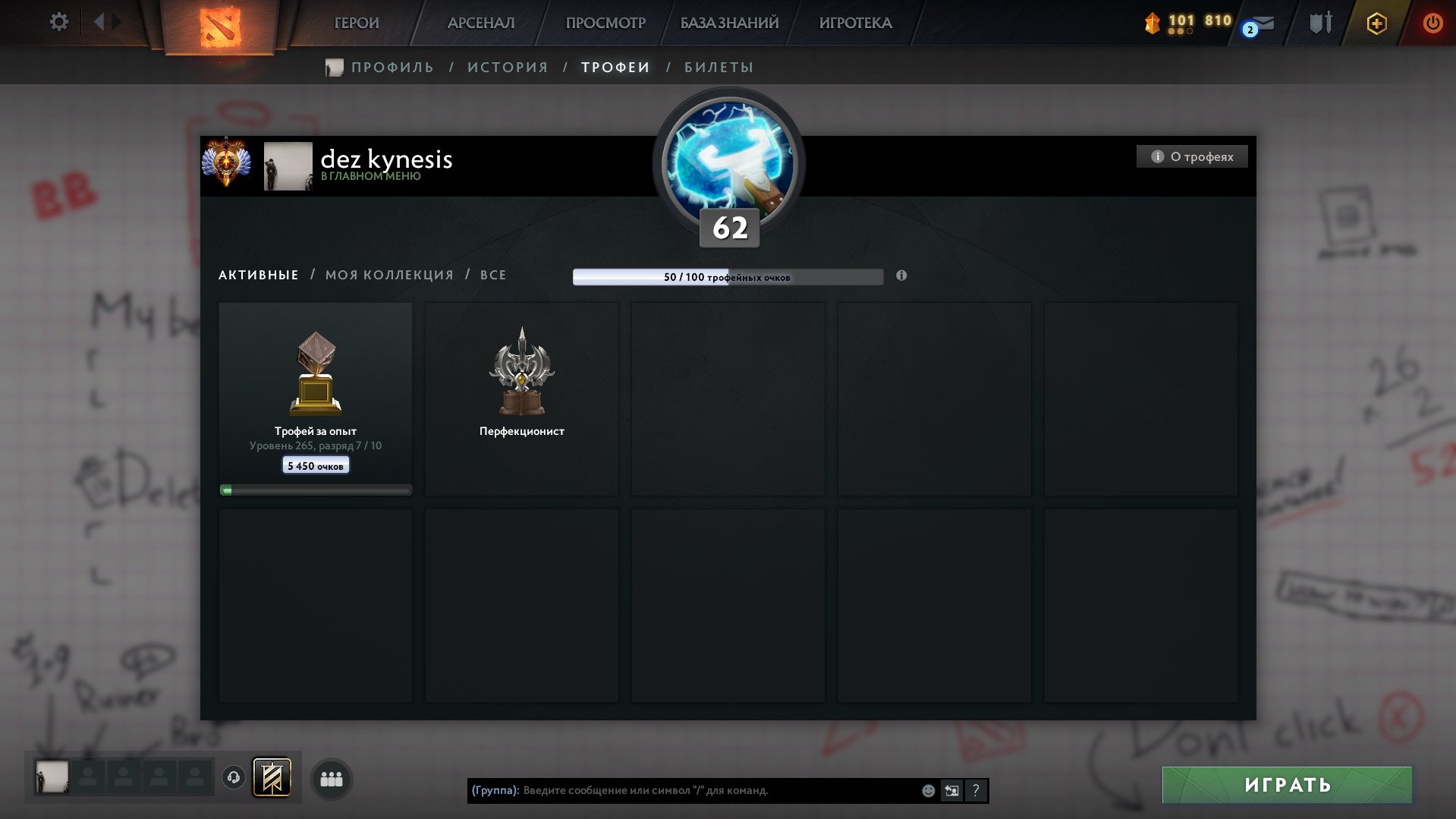Click the smiley emoticon icon in chat
1456x819 pixels.
[929, 790]
